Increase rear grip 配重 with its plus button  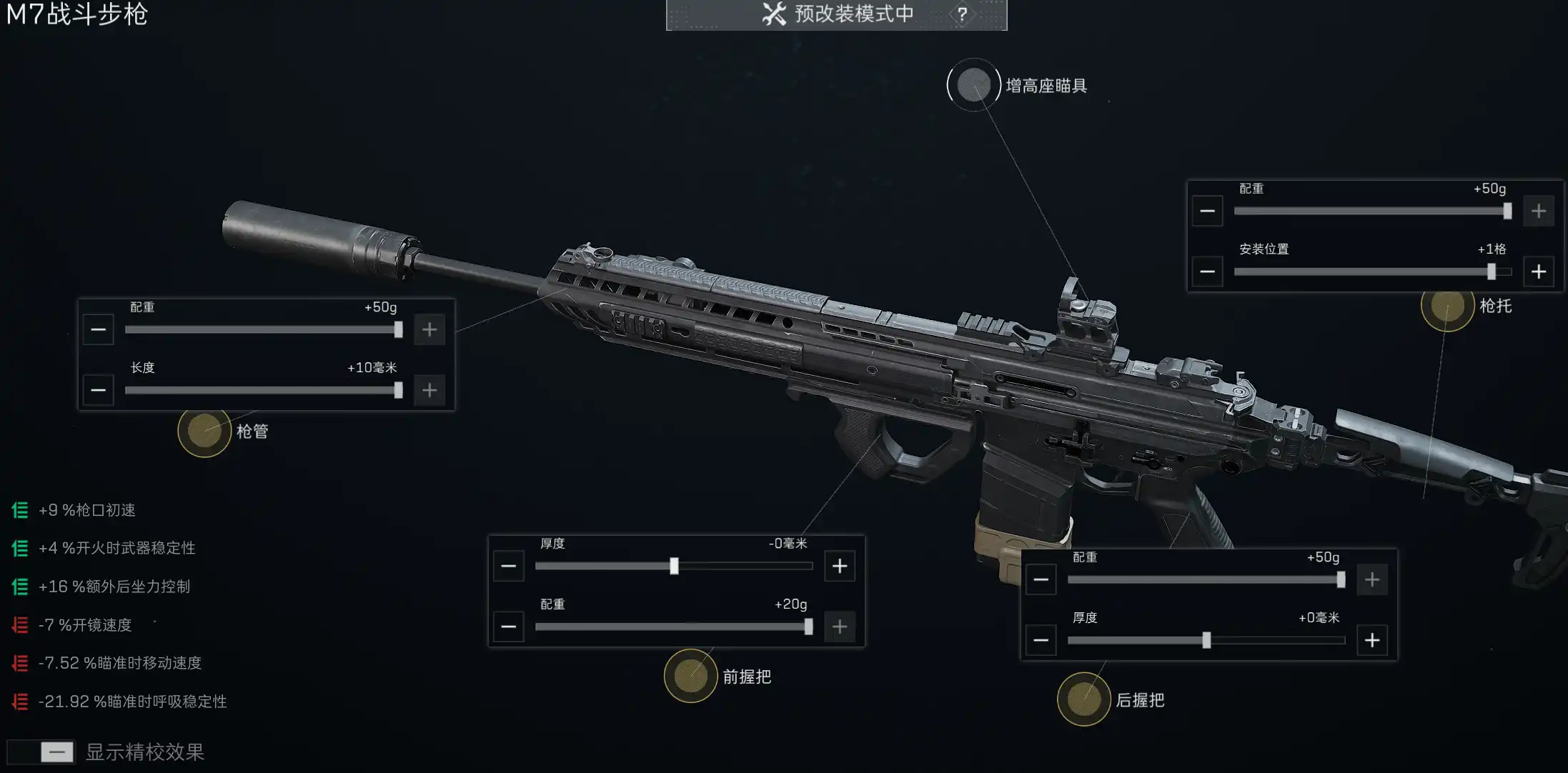pos(1371,579)
